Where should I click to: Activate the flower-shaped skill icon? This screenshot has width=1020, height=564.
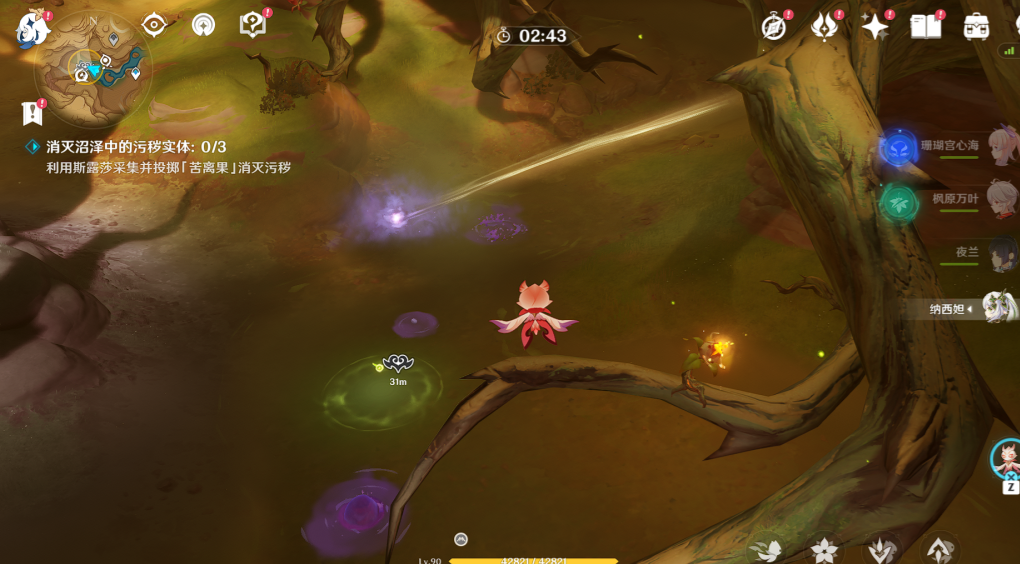824,550
